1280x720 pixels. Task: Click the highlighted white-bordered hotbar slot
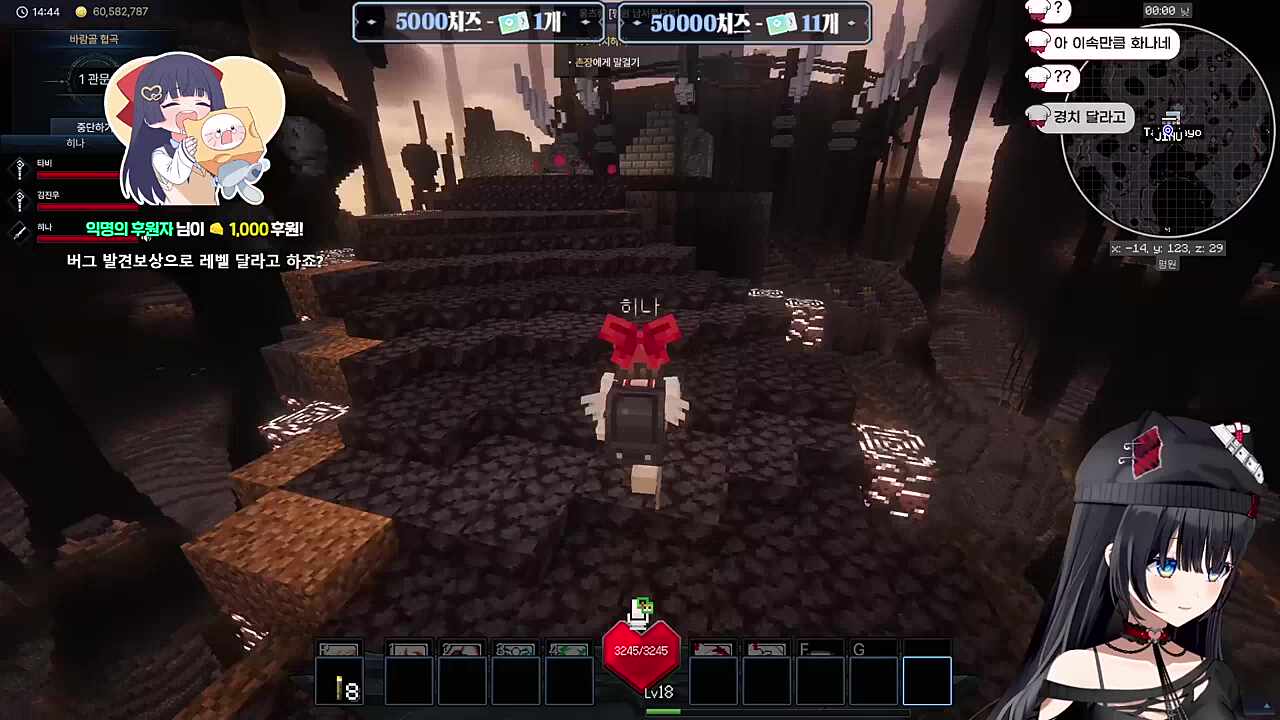927,680
